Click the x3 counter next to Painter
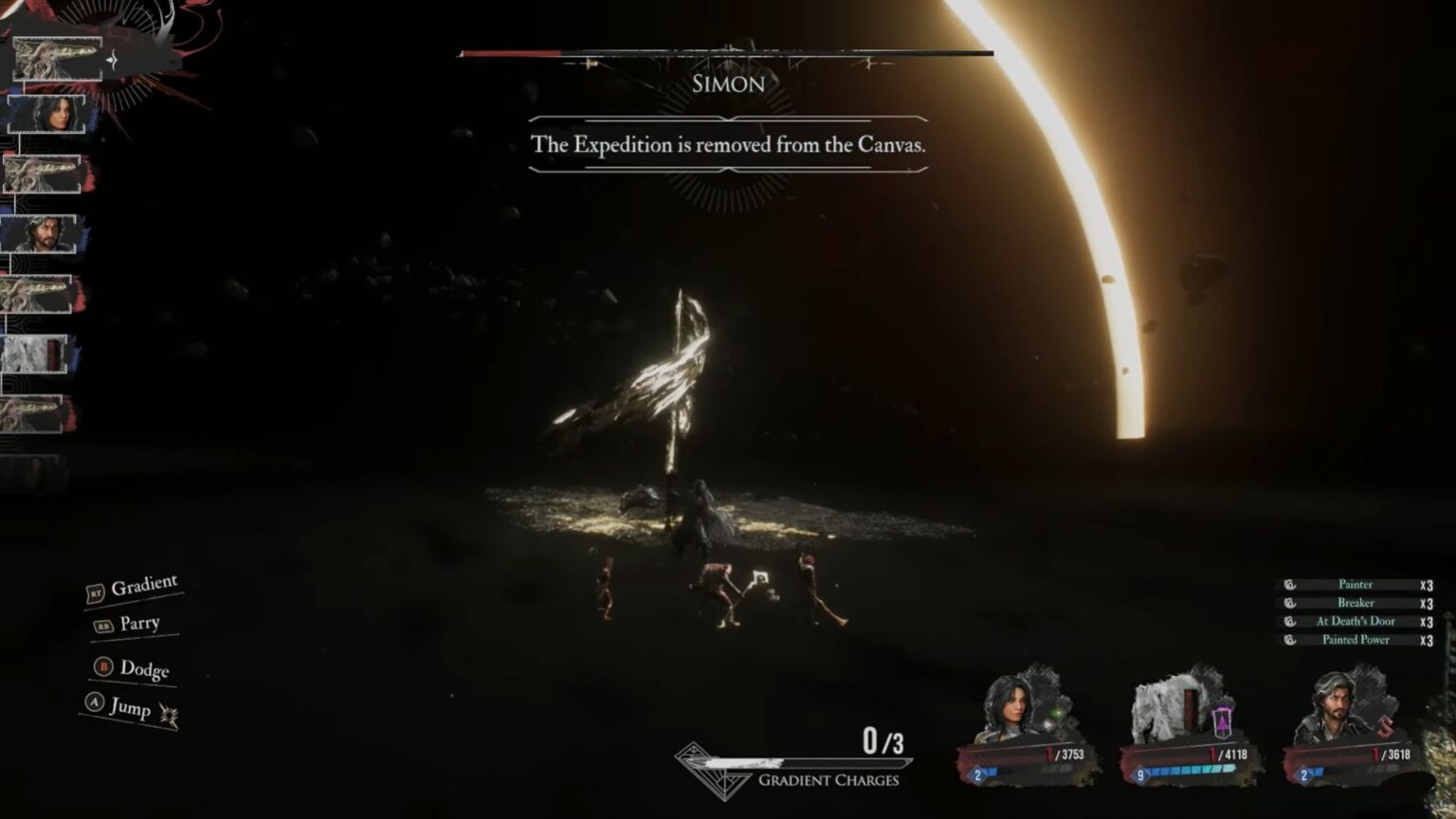Screen dimensions: 1456x819 click(1426, 584)
